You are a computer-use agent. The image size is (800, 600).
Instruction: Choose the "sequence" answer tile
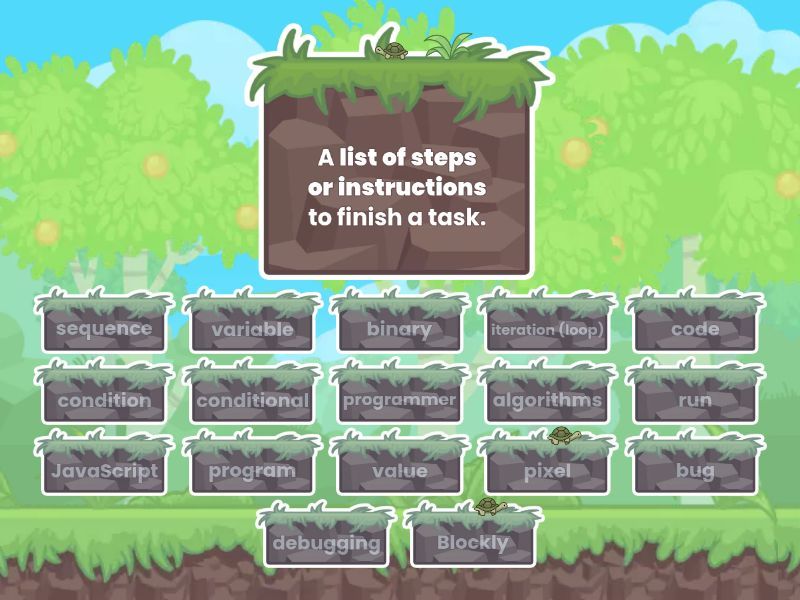pyautogui.click(x=104, y=328)
